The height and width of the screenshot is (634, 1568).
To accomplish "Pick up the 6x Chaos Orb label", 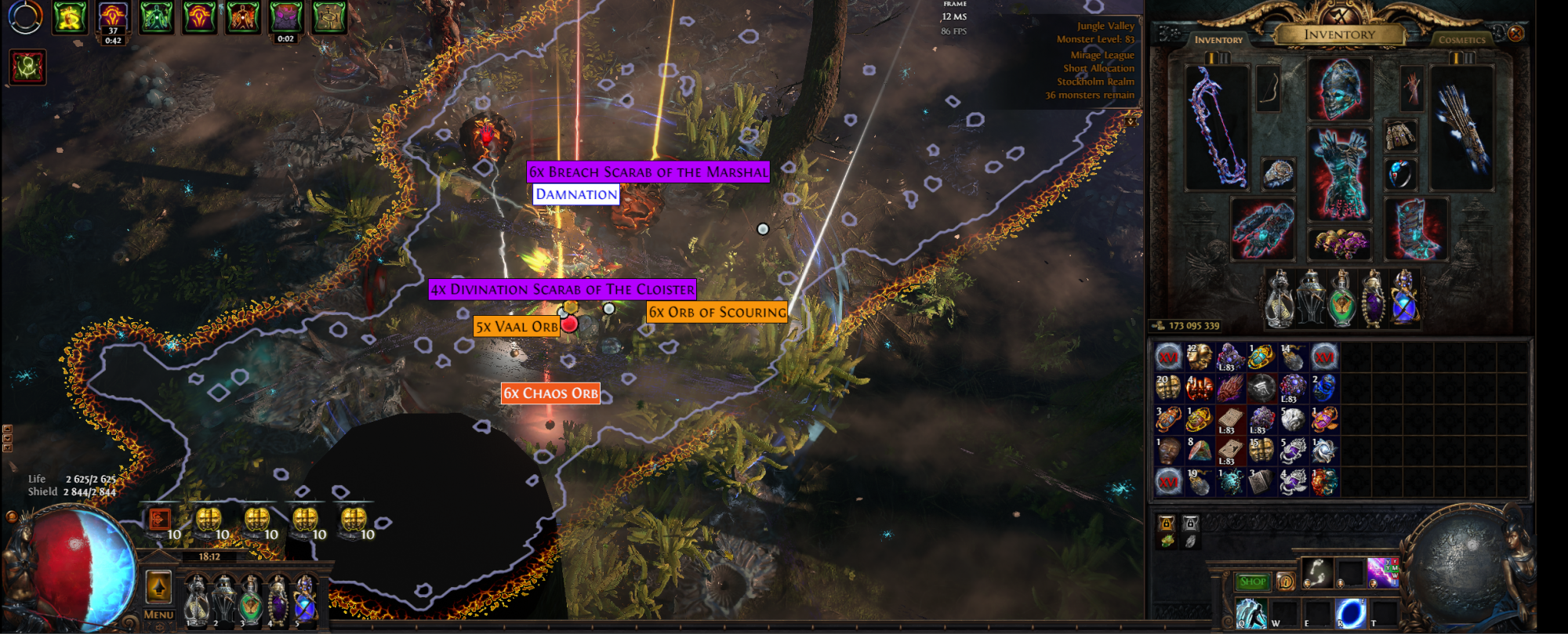I will tap(550, 393).
